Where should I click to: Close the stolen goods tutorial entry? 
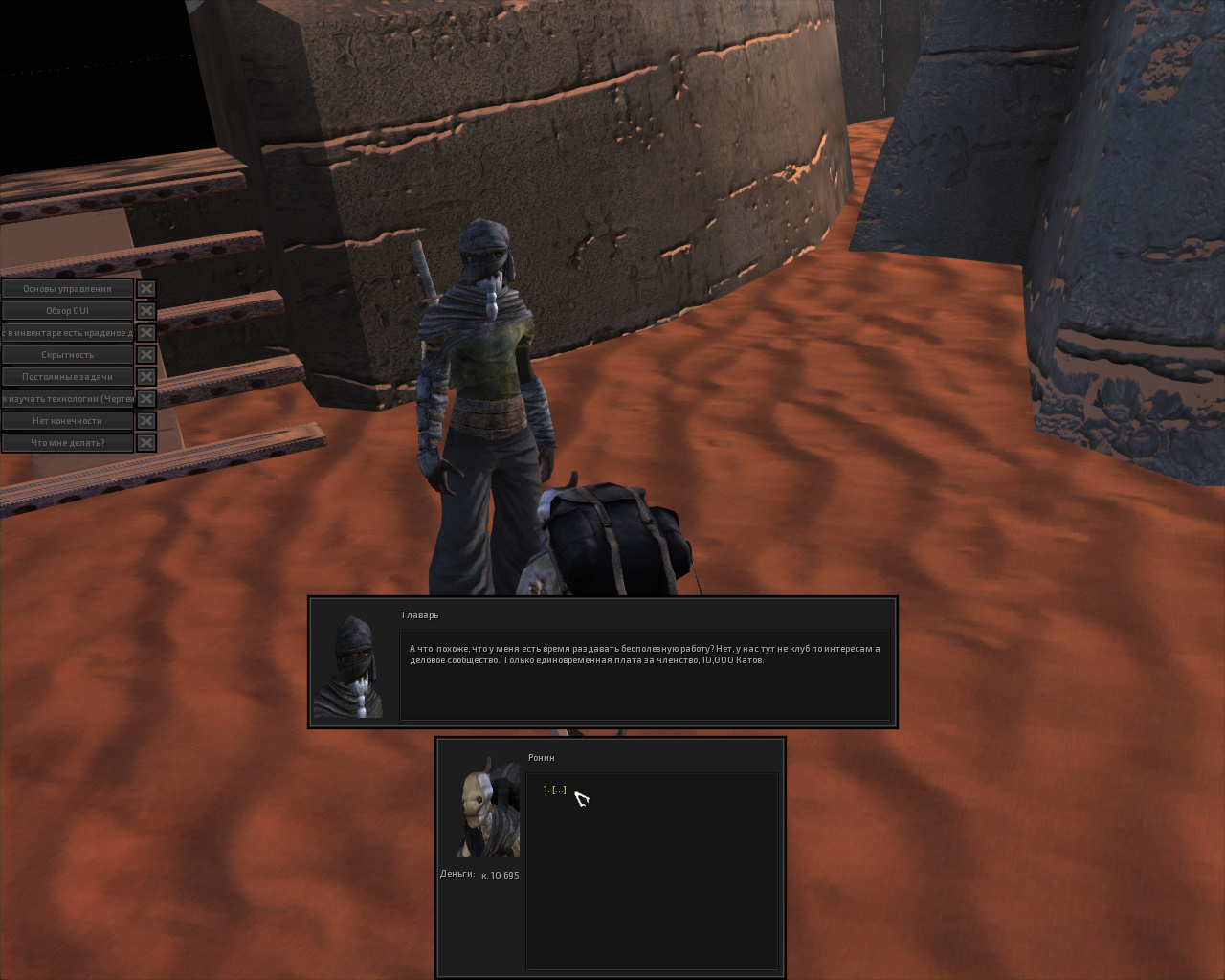(145, 333)
